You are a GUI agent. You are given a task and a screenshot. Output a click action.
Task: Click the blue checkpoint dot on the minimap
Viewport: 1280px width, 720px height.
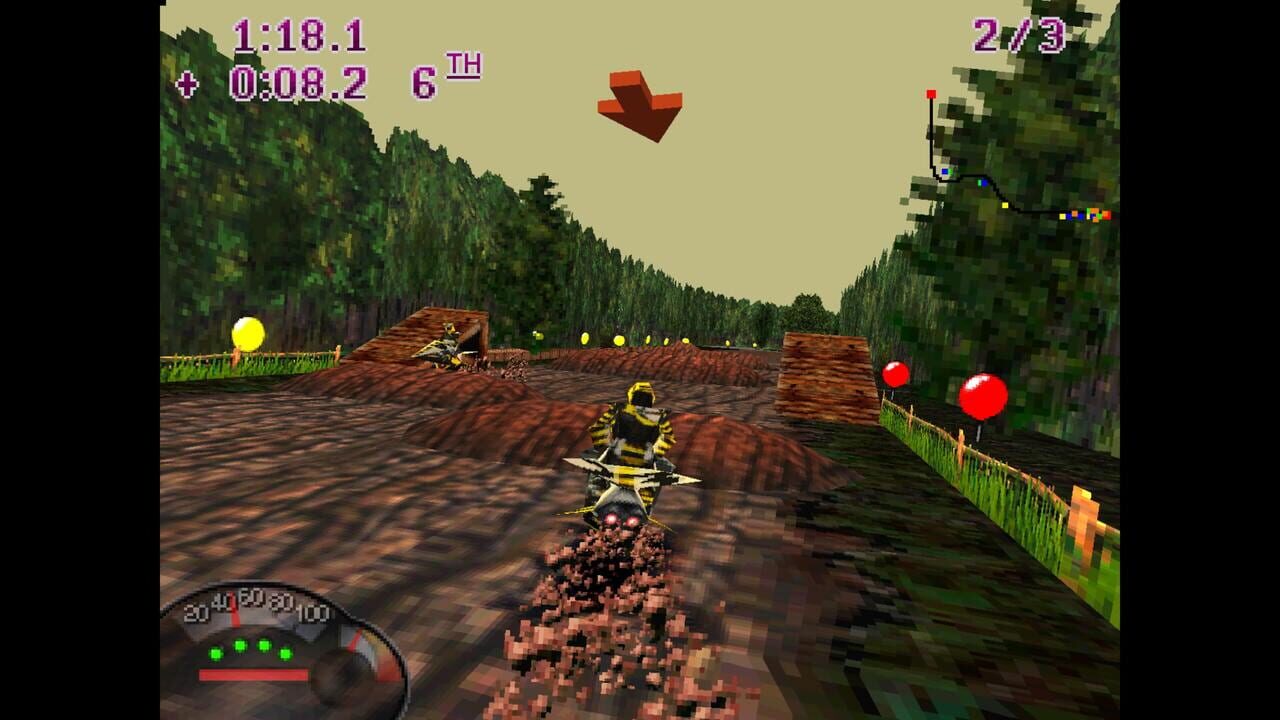click(x=944, y=171)
